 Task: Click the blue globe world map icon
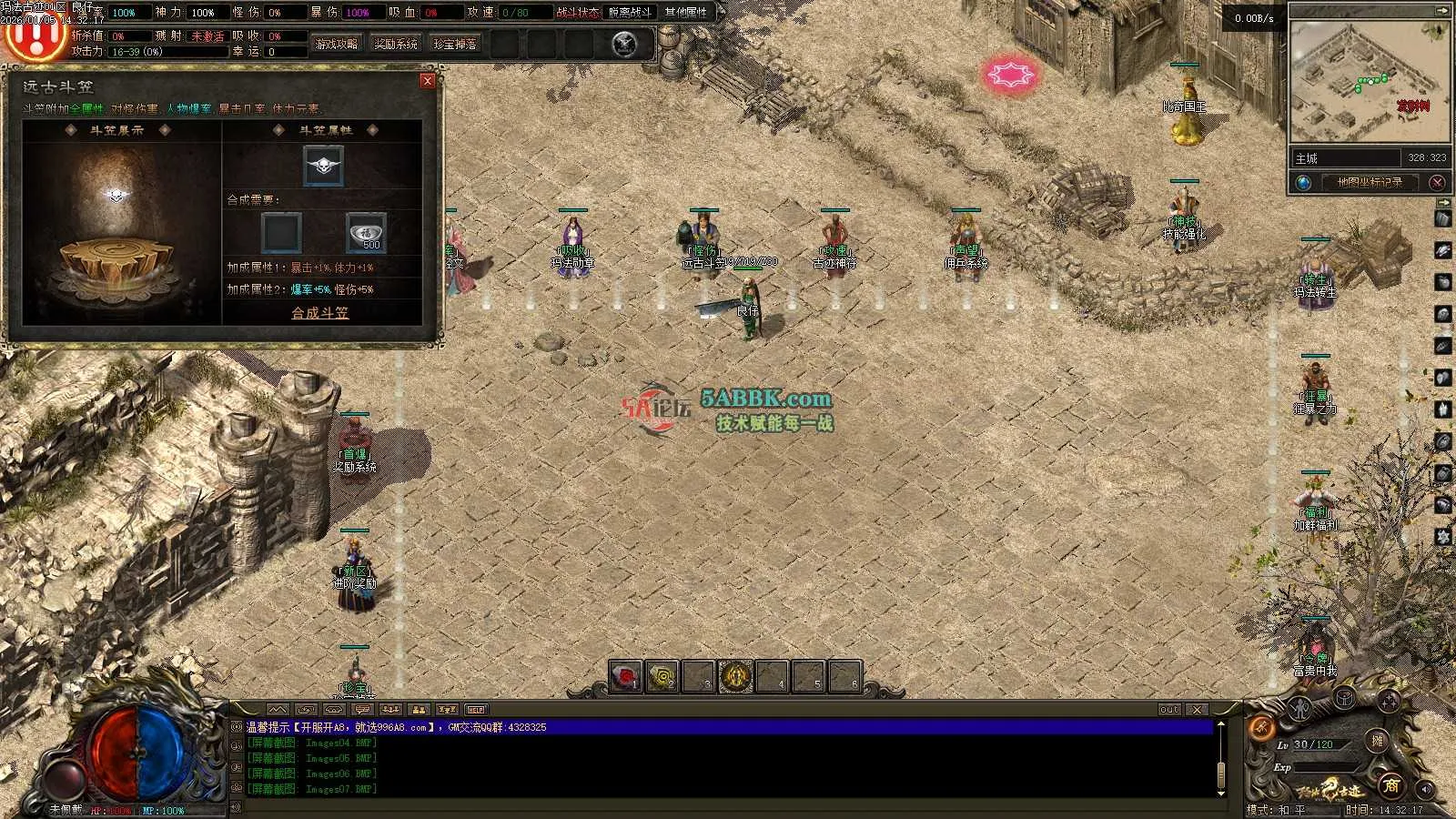pyautogui.click(x=1304, y=182)
